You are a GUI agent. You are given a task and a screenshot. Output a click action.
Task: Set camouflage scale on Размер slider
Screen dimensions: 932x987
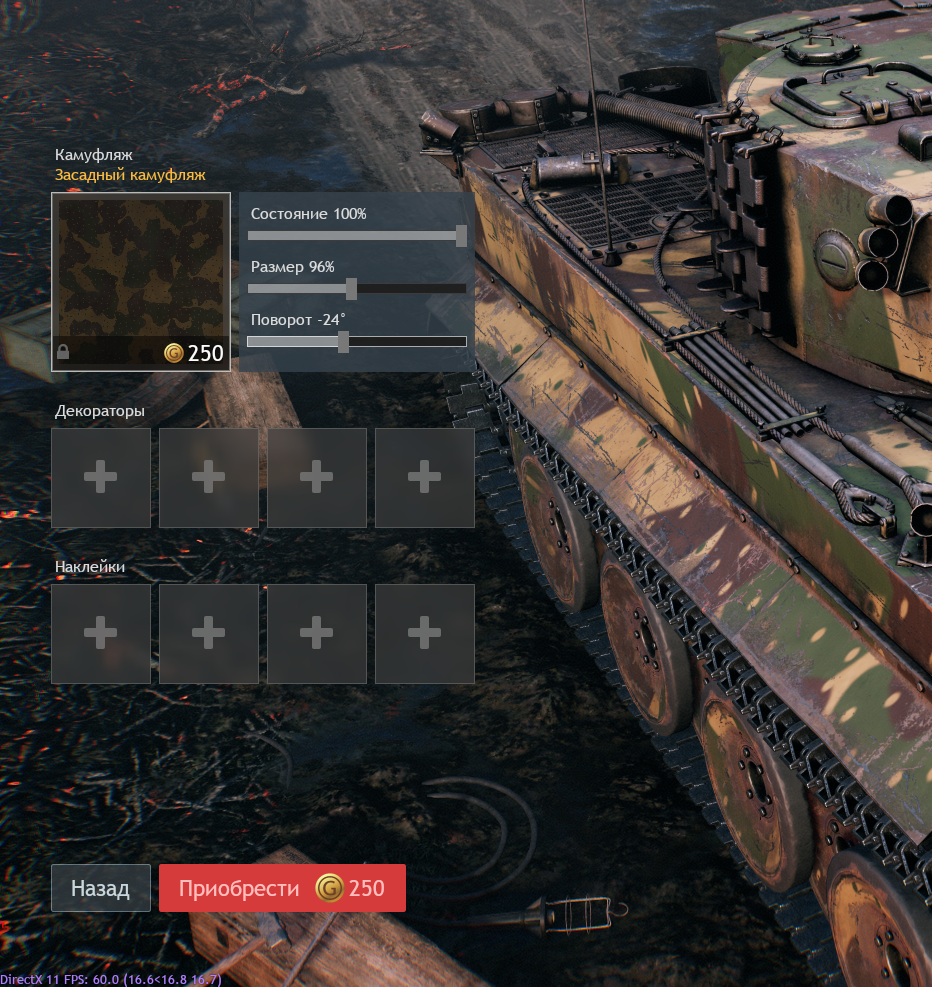(351, 289)
